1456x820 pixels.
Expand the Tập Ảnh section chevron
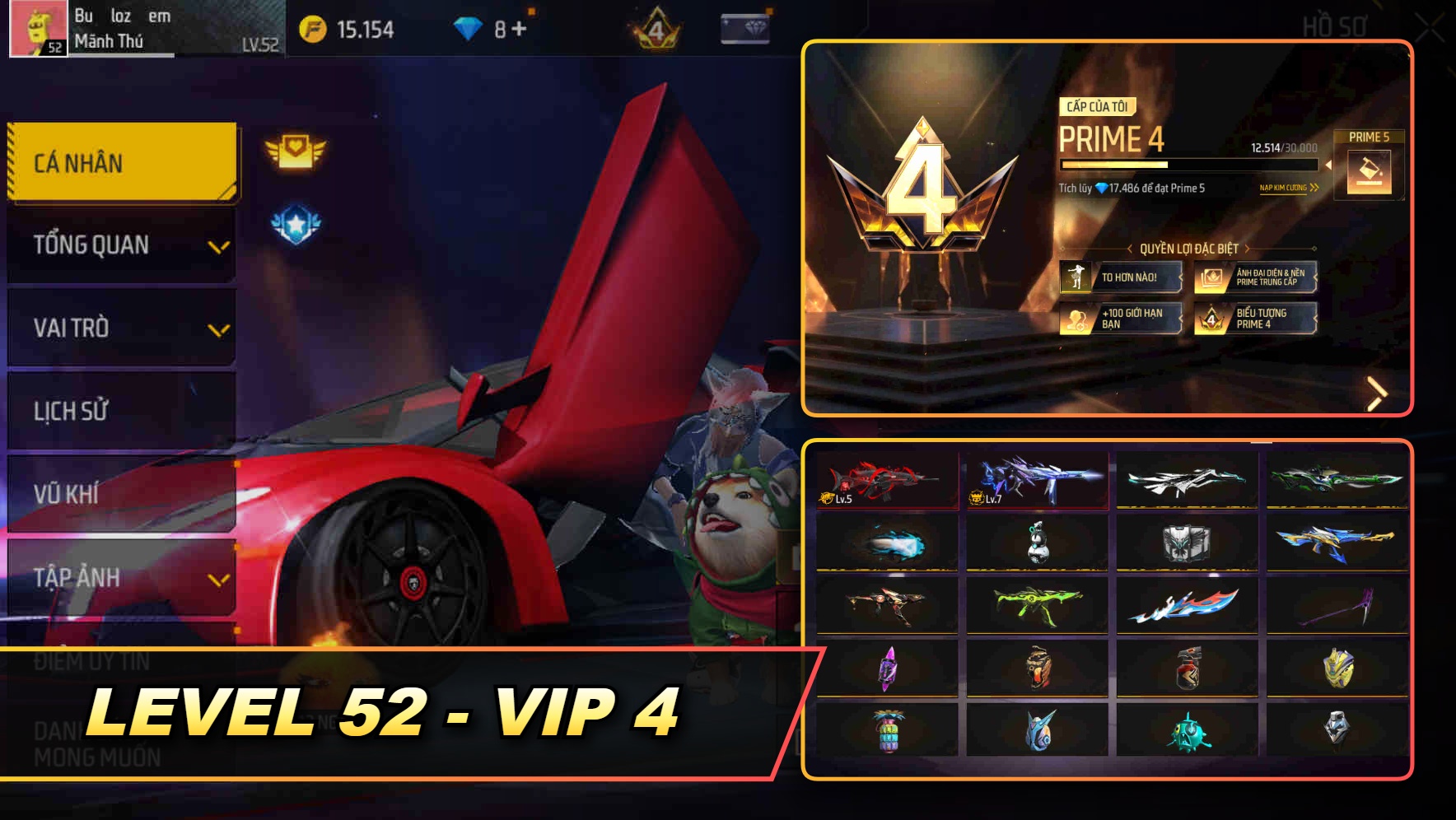[x=219, y=579]
